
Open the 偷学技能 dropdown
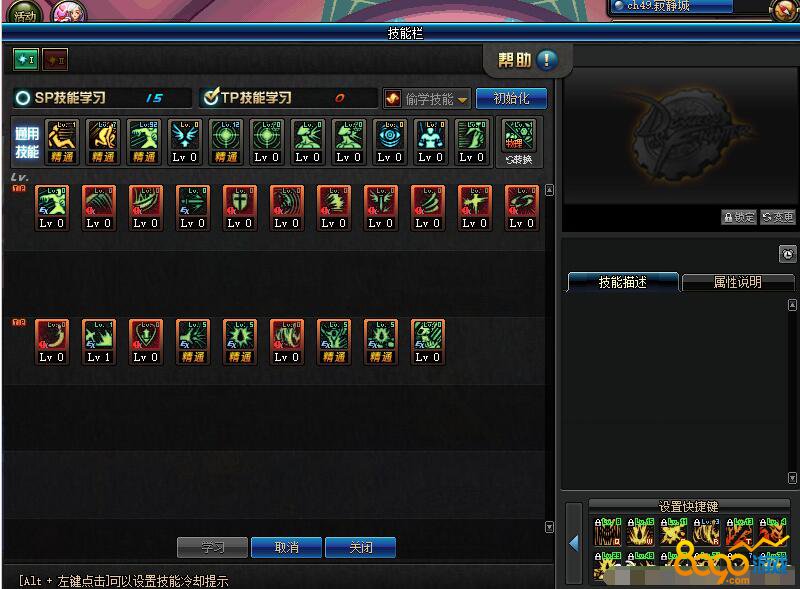click(x=427, y=99)
